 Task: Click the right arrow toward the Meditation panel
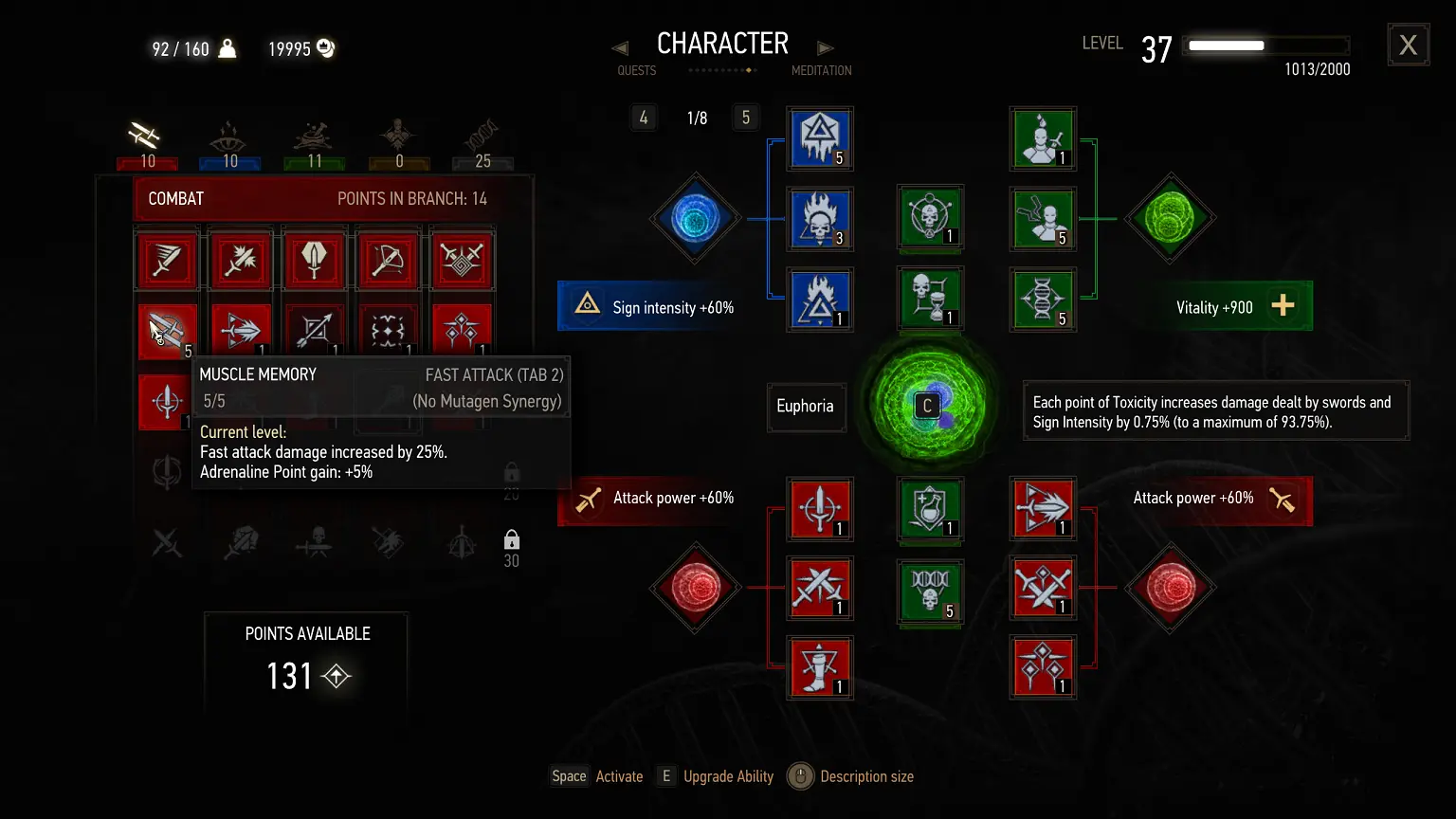tap(825, 47)
